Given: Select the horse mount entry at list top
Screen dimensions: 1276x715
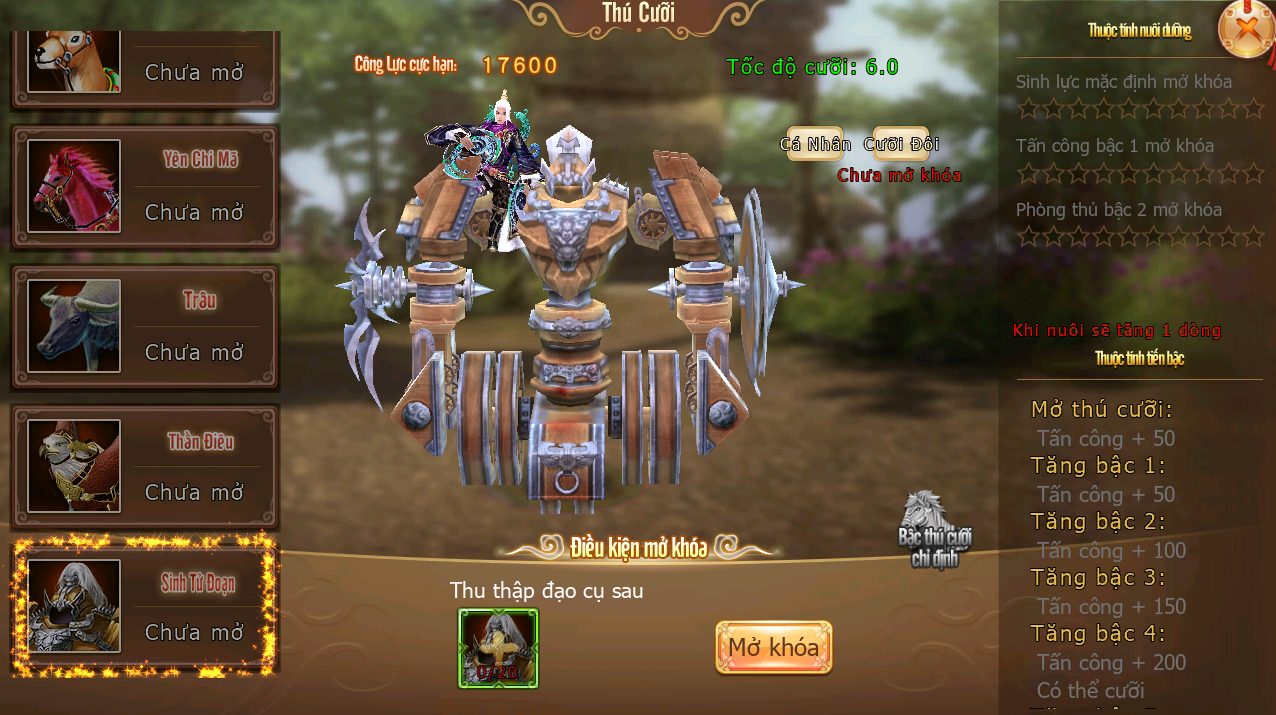Looking at the screenshot, I should [x=145, y=62].
